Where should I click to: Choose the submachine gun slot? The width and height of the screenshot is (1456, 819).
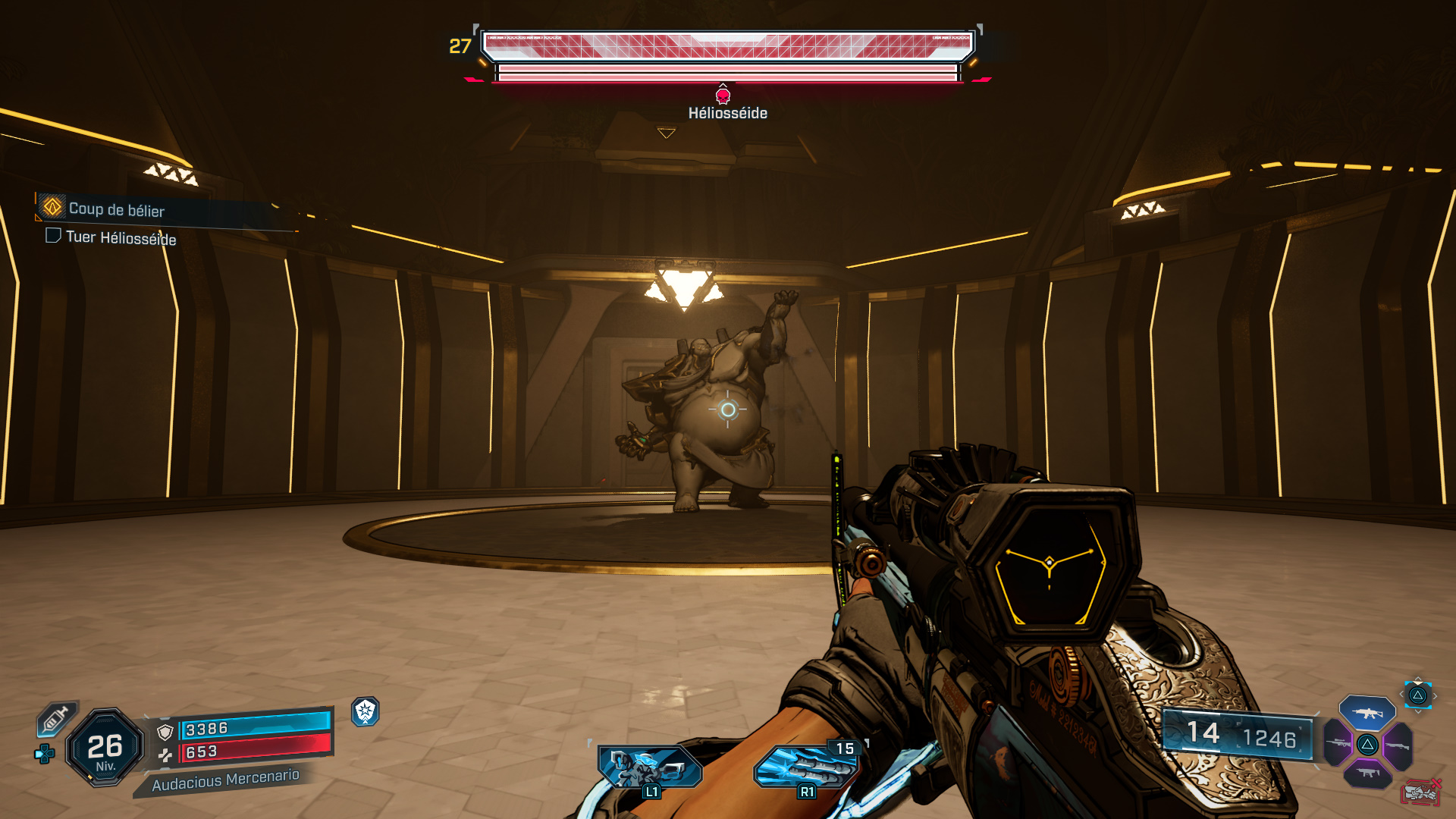click(x=1368, y=773)
